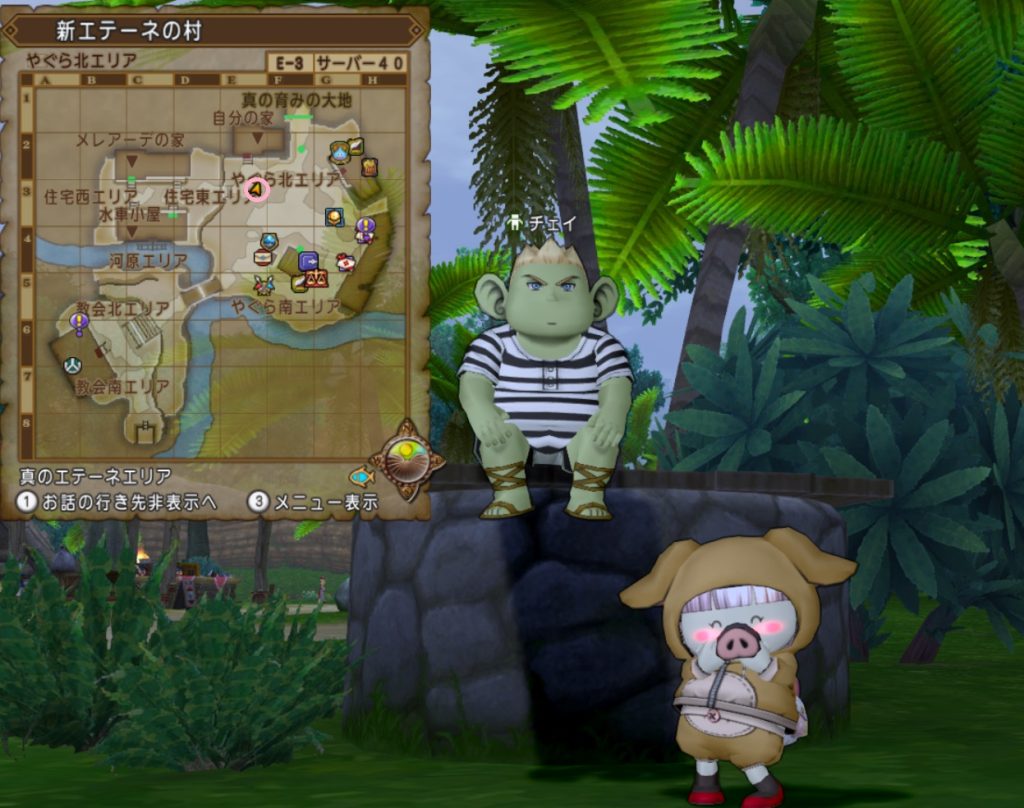Click the day-night compass dial
Screen dimensions: 1024x808
(x=407, y=459)
